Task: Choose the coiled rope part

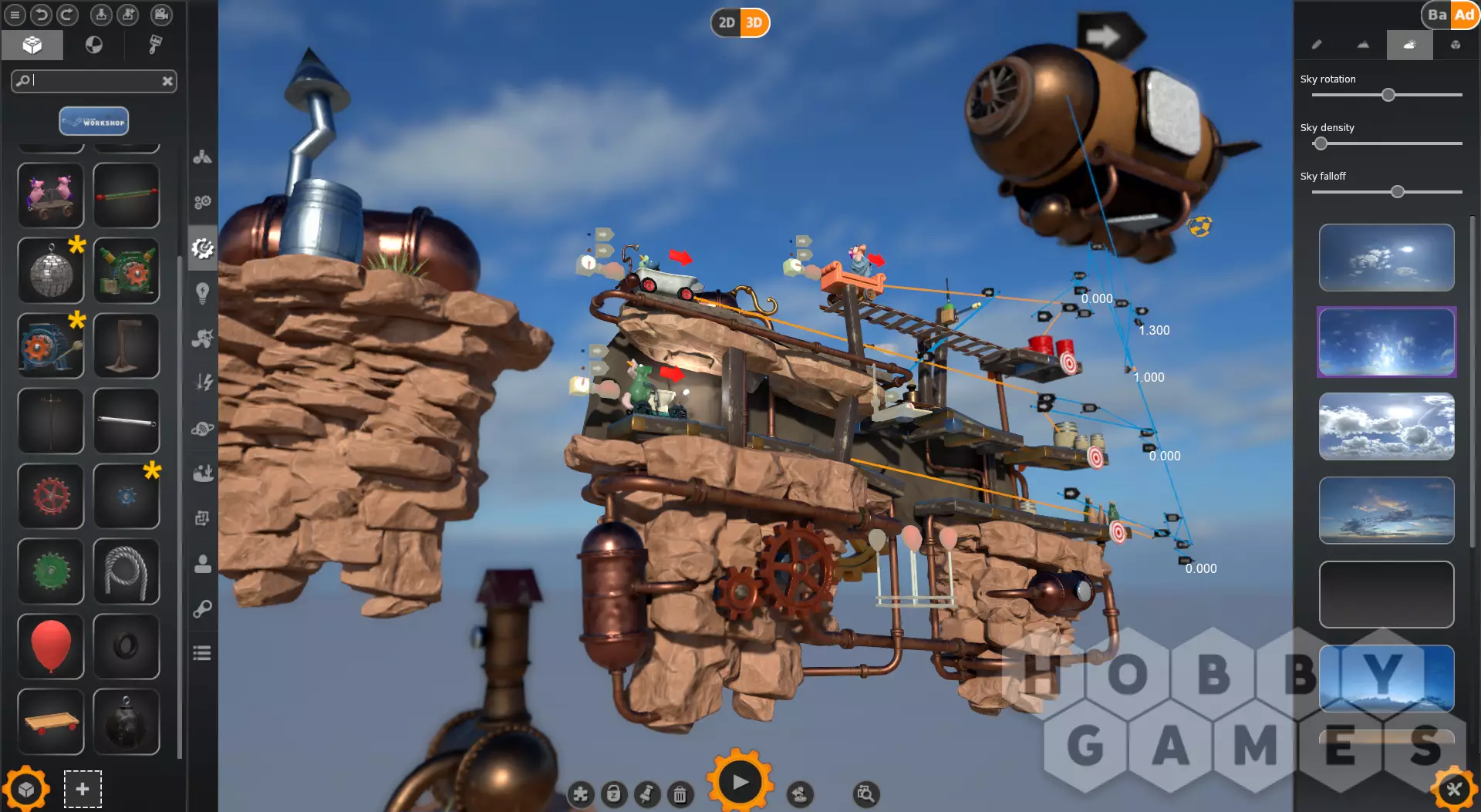Action: (127, 571)
